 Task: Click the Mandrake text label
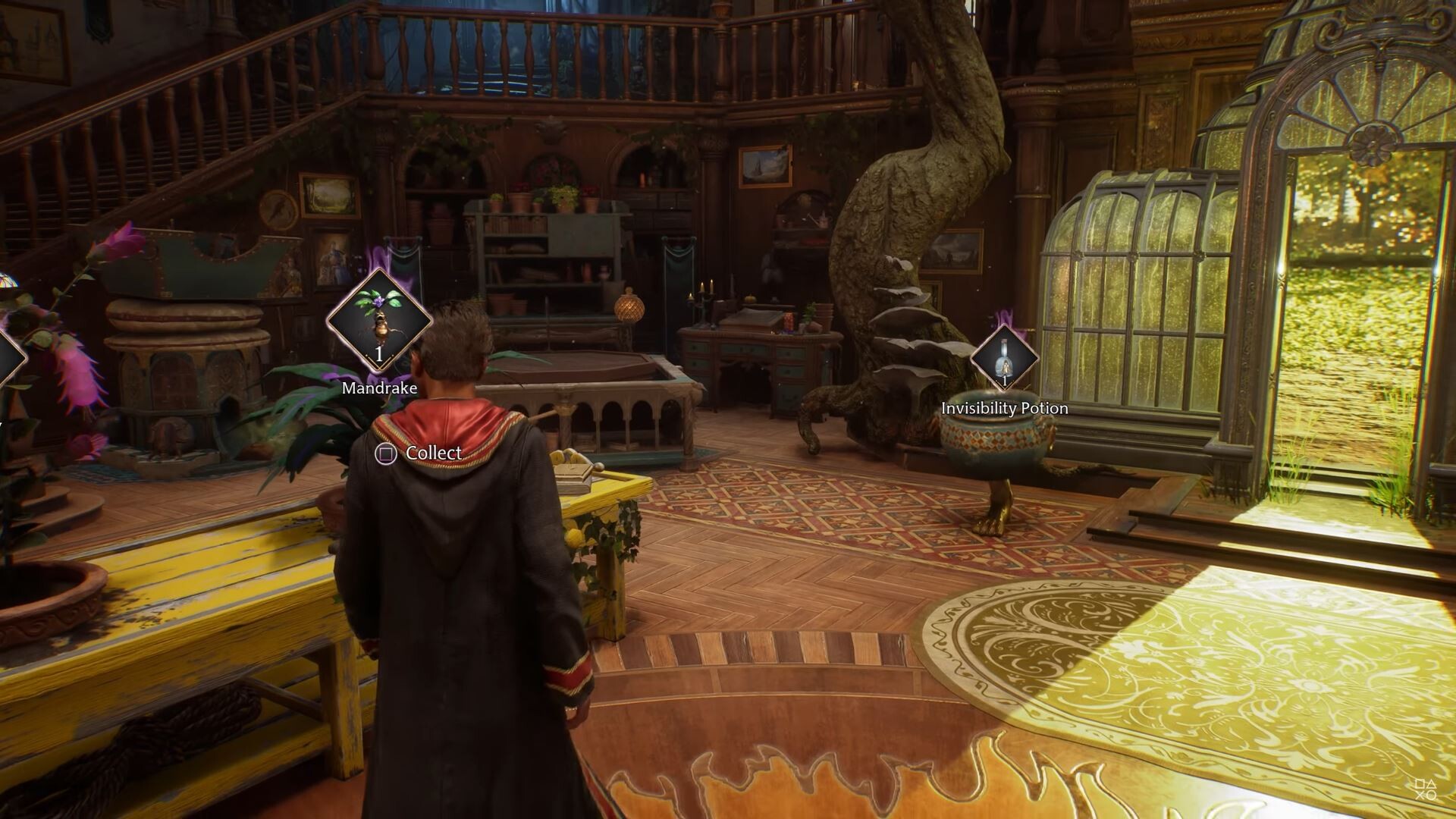(x=378, y=388)
